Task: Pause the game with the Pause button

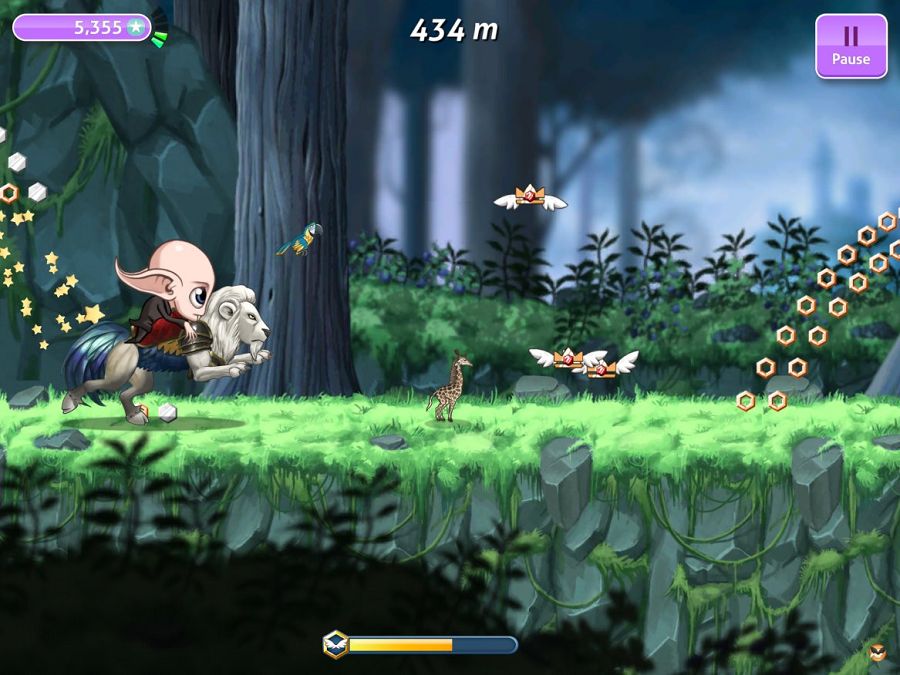Action: (850, 45)
